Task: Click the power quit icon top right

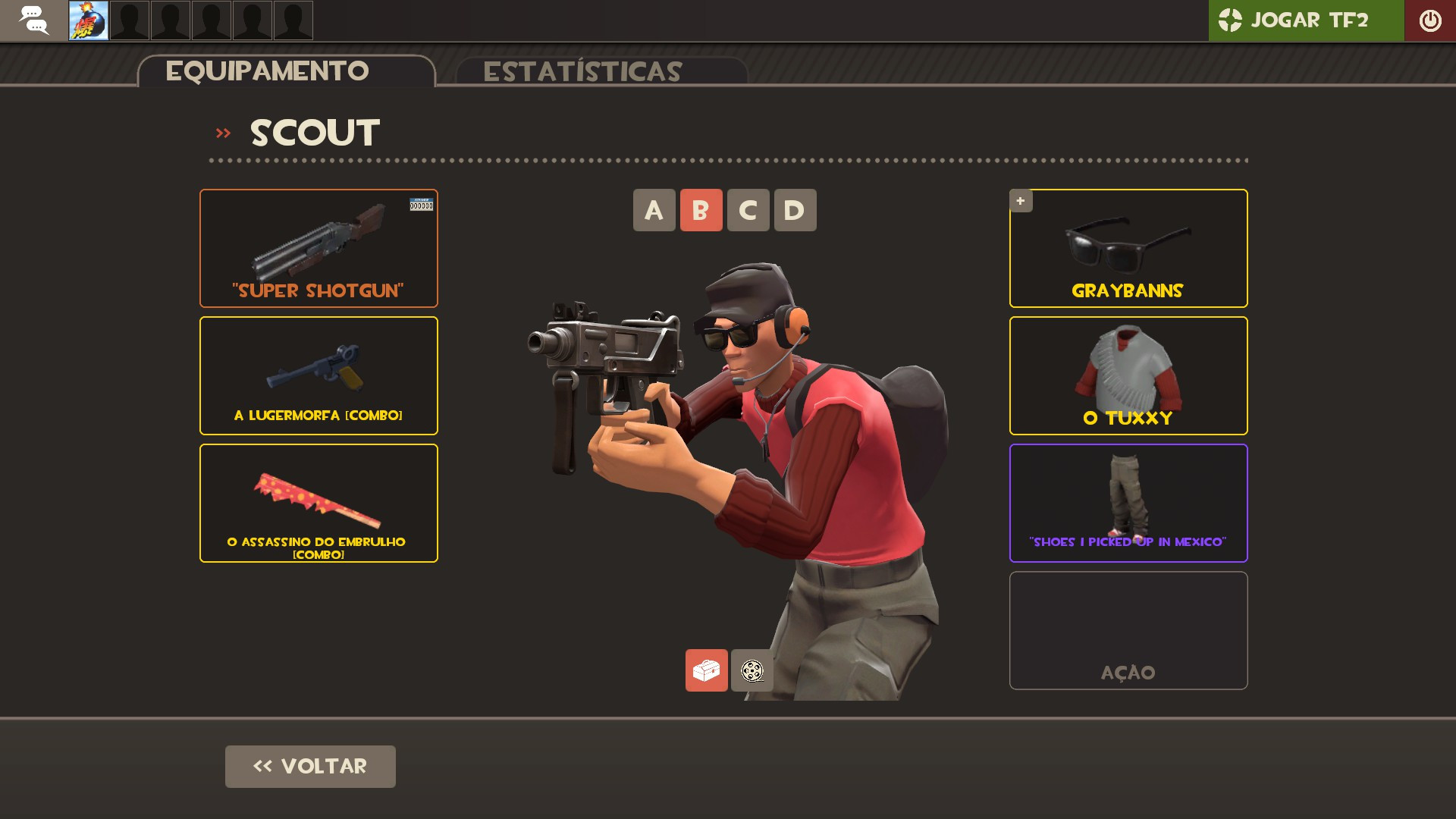Action: click(1430, 20)
